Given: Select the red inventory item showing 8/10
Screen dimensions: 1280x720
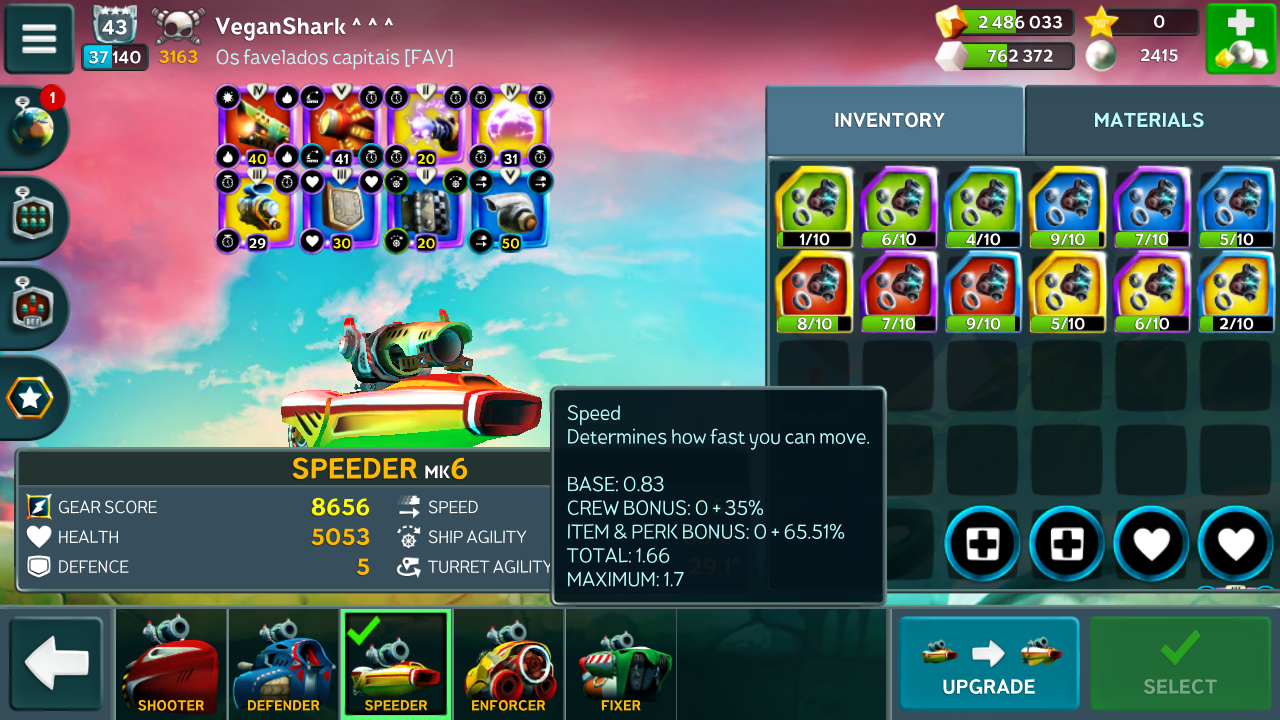Looking at the screenshot, I should (814, 292).
